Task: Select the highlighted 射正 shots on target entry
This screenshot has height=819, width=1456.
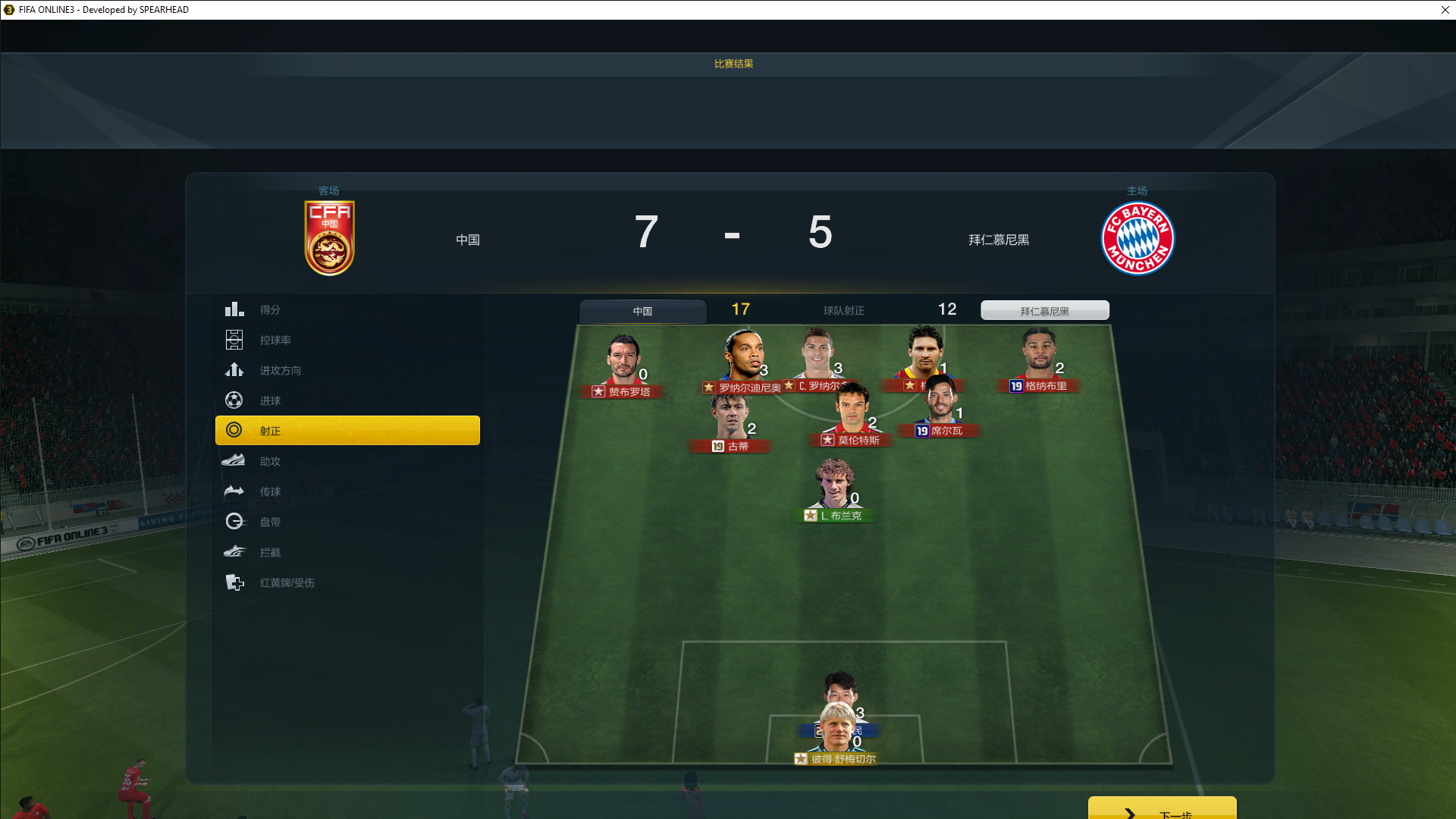Action: pyautogui.click(x=347, y=430)
